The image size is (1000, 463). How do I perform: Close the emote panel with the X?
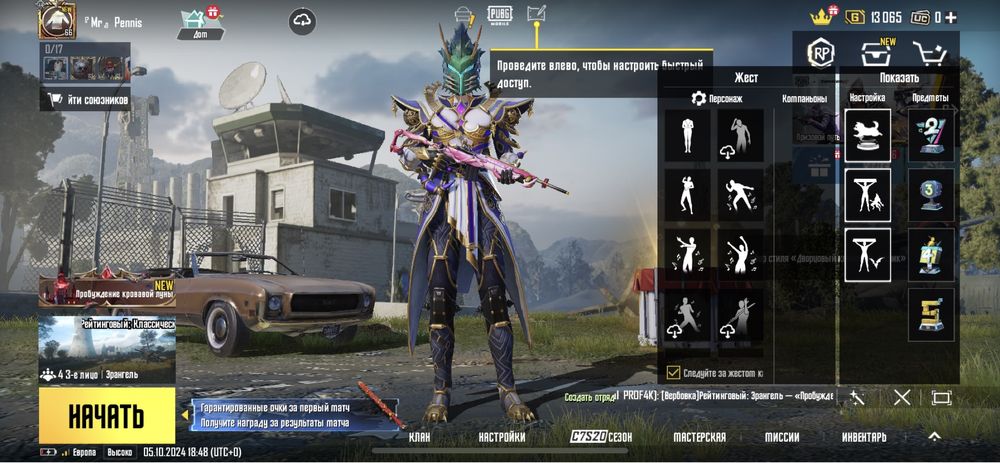click(902, 397)
